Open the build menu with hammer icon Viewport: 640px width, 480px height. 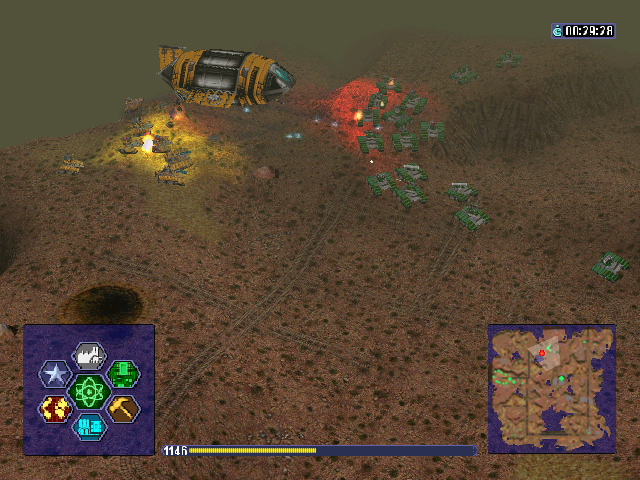click(x=123, y=408)
